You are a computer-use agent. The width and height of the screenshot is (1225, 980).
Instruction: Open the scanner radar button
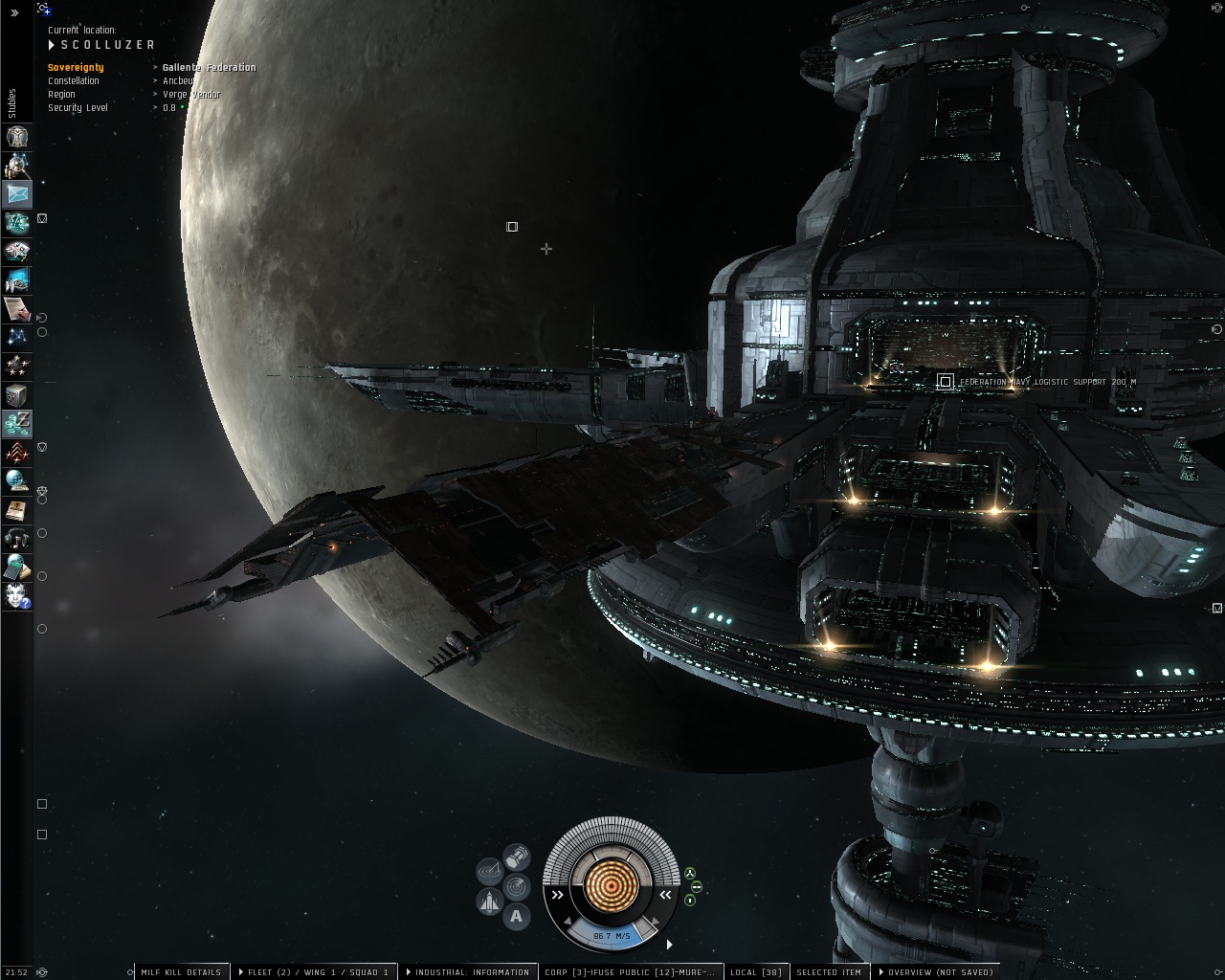point(517,885)
